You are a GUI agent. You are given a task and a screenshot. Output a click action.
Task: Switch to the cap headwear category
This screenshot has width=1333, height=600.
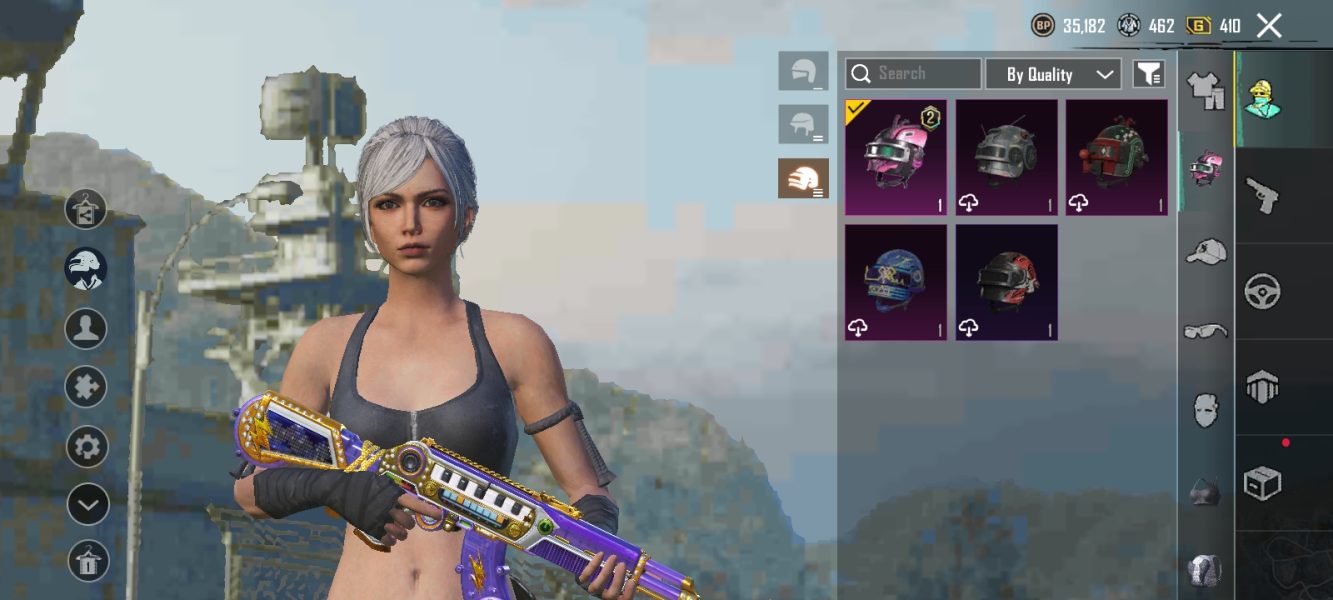point(1206,251)
